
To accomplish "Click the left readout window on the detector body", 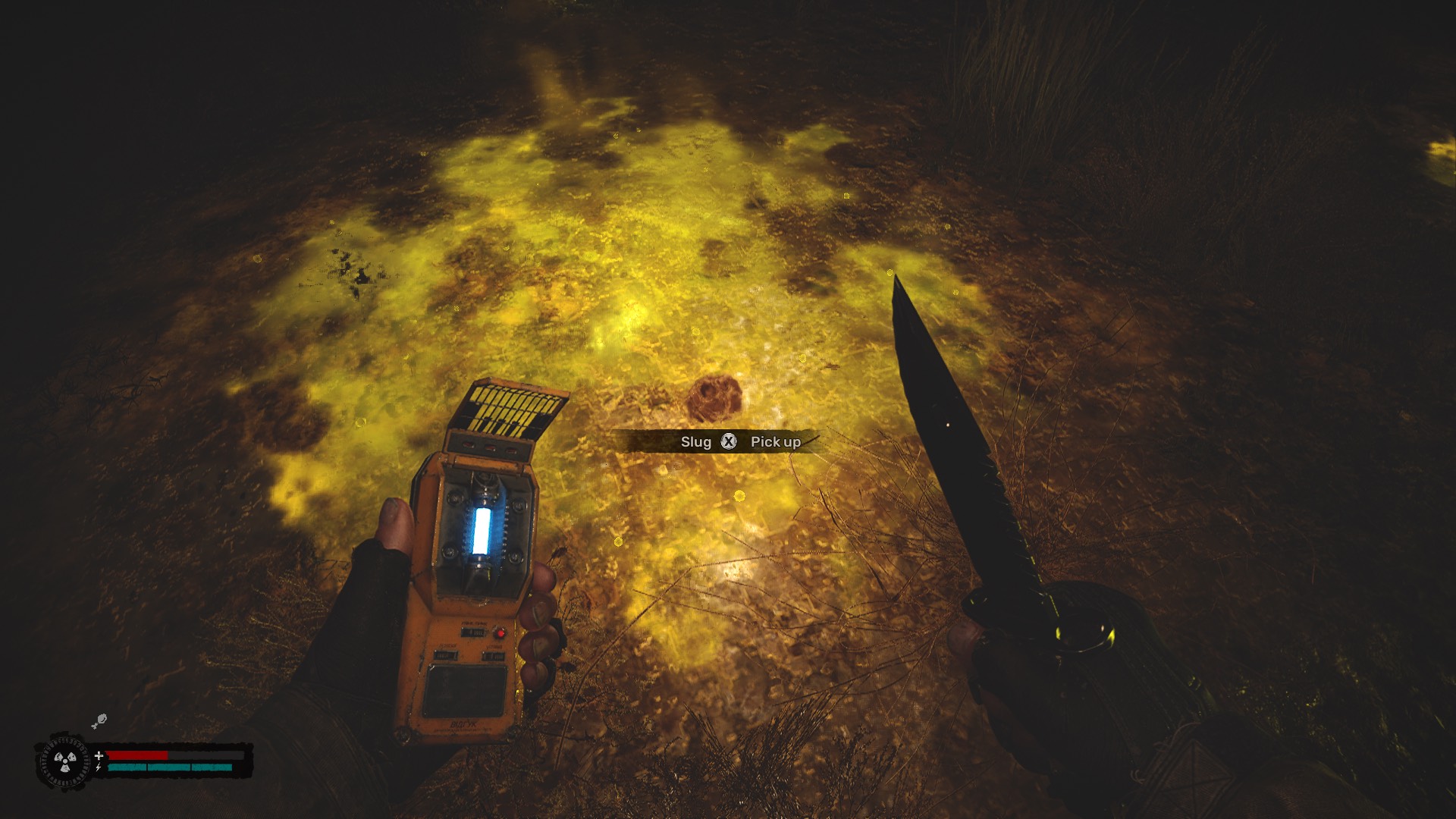I will pos(444,656).
